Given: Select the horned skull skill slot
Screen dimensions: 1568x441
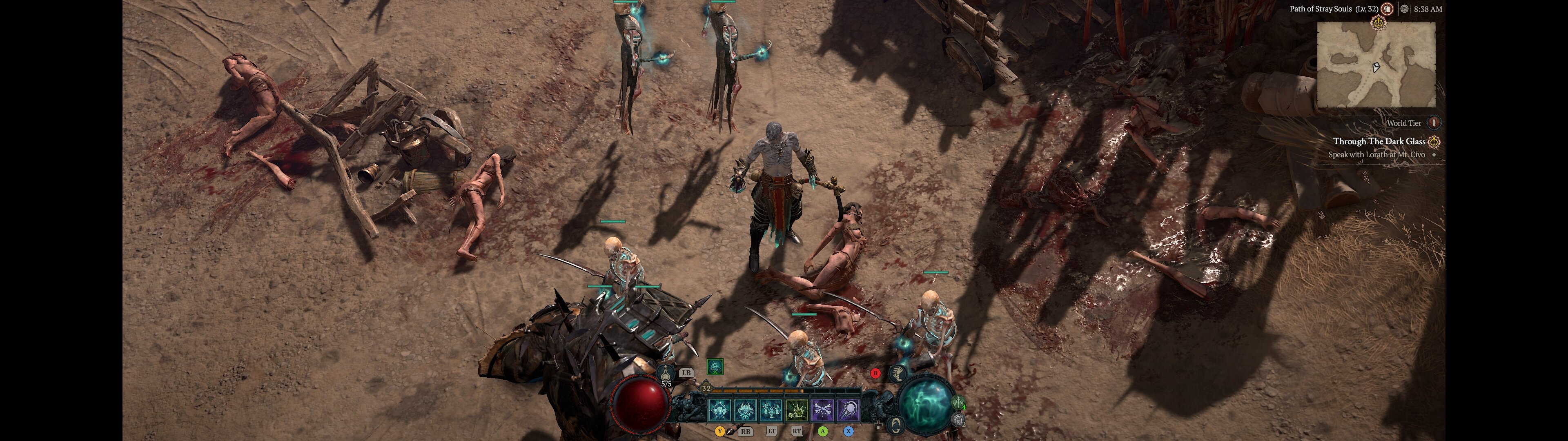Looking at the screenshot, I should [745, 410].
